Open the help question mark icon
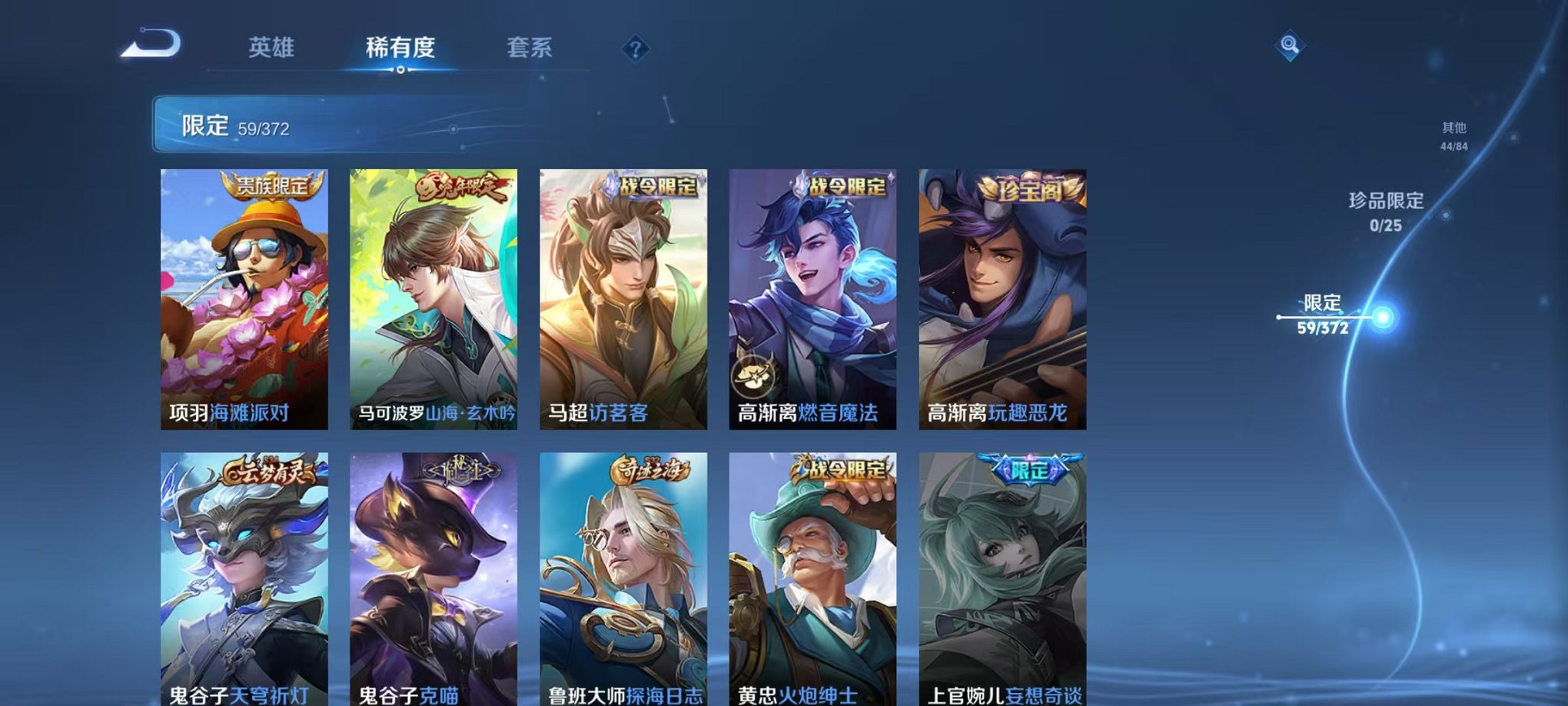Image resolution: width=1568 pixels, height=706 pixels. [x=634, y=49]
